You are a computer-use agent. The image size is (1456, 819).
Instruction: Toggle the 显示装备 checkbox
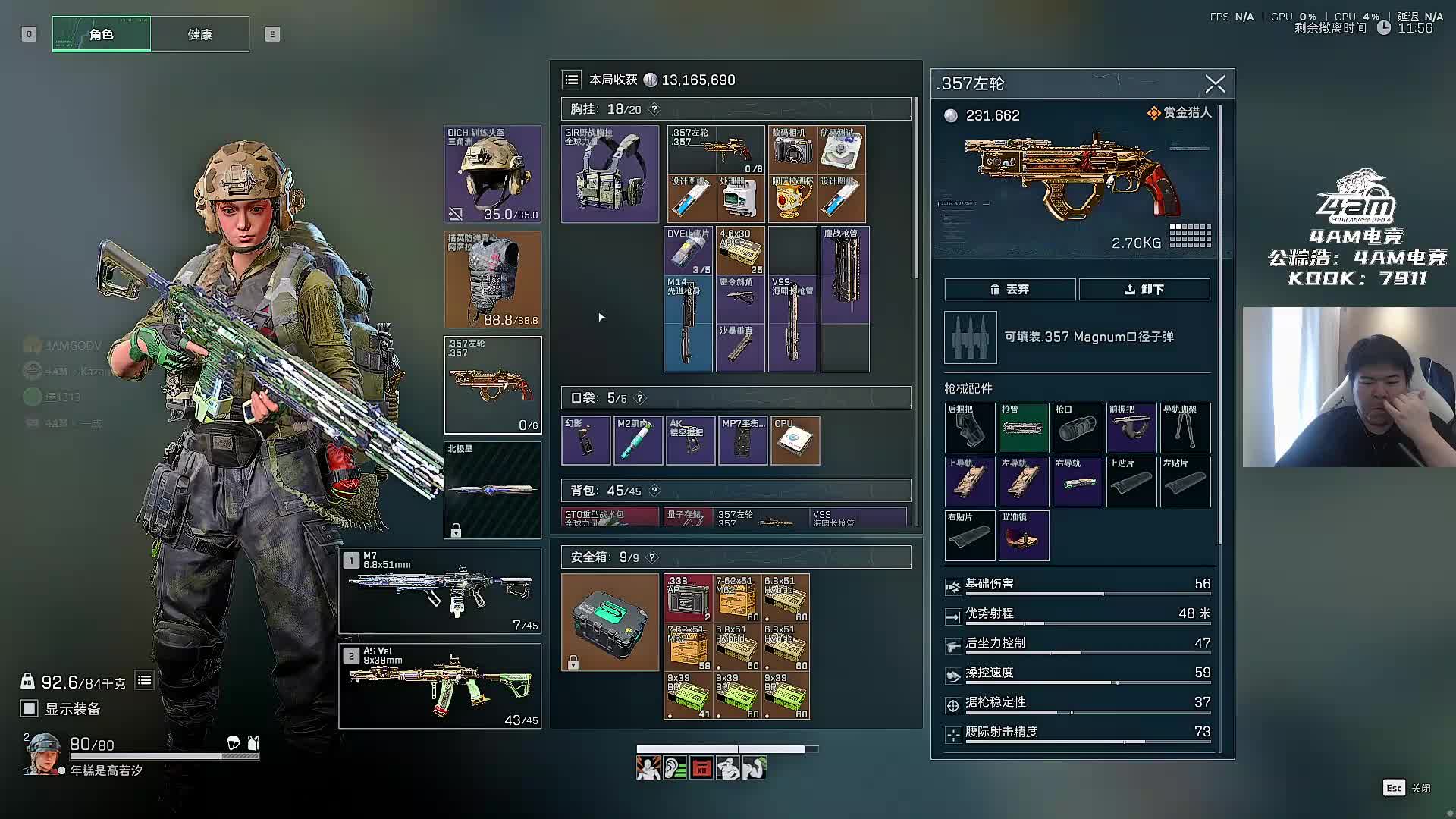pyautogui.click(x=30, y=708)
